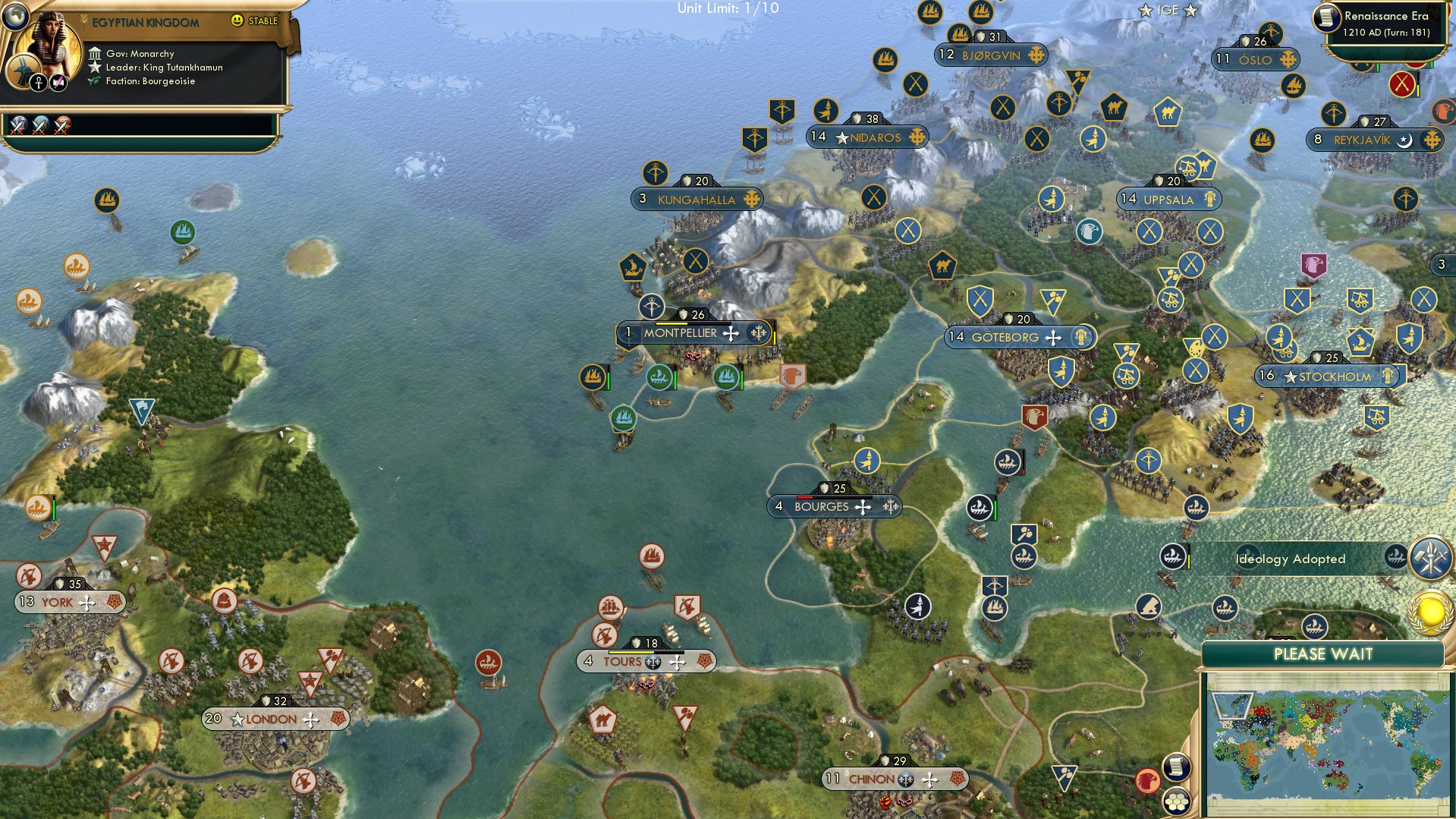1456x819 pixels.
Task: Toggle the hex grid icon beside the minimap
Action: click(x=1177, y=801)
